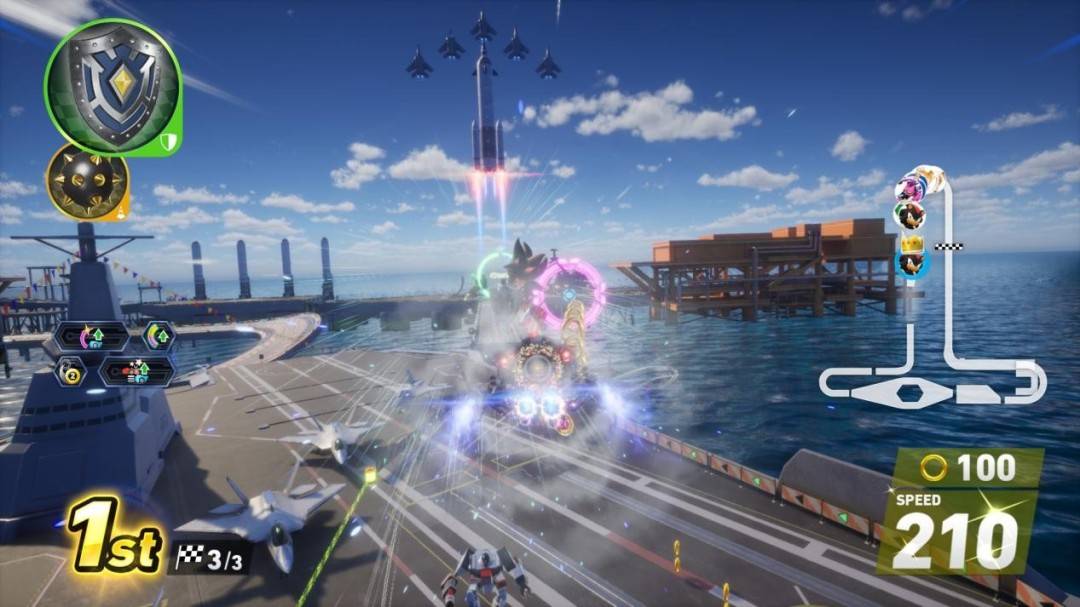1080x607 pixels.
Task: Select the spiked ball reserve item
Action: [x=87, y=181]
